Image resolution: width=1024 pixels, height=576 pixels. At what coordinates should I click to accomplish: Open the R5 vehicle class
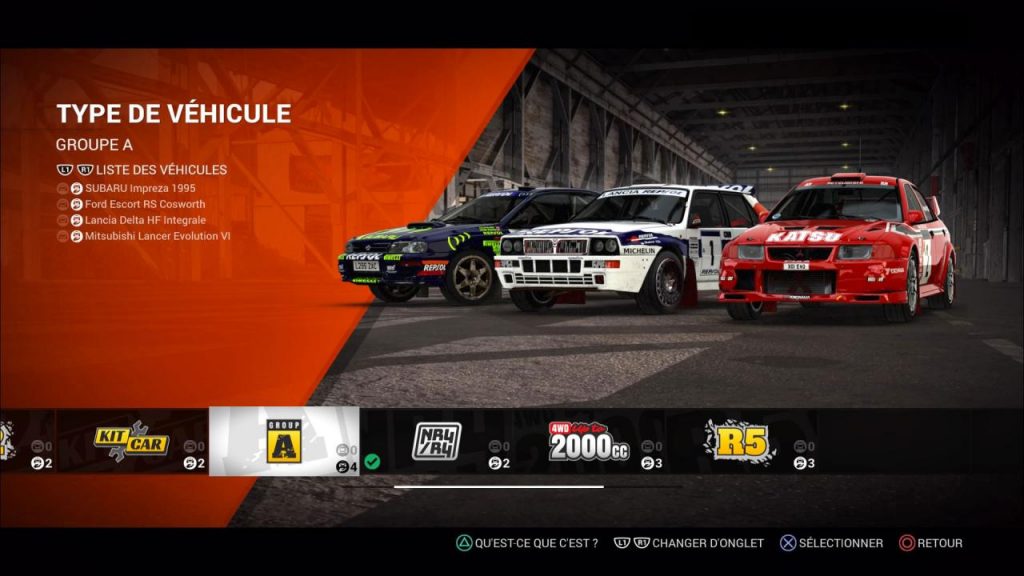[x=740, y=441]
